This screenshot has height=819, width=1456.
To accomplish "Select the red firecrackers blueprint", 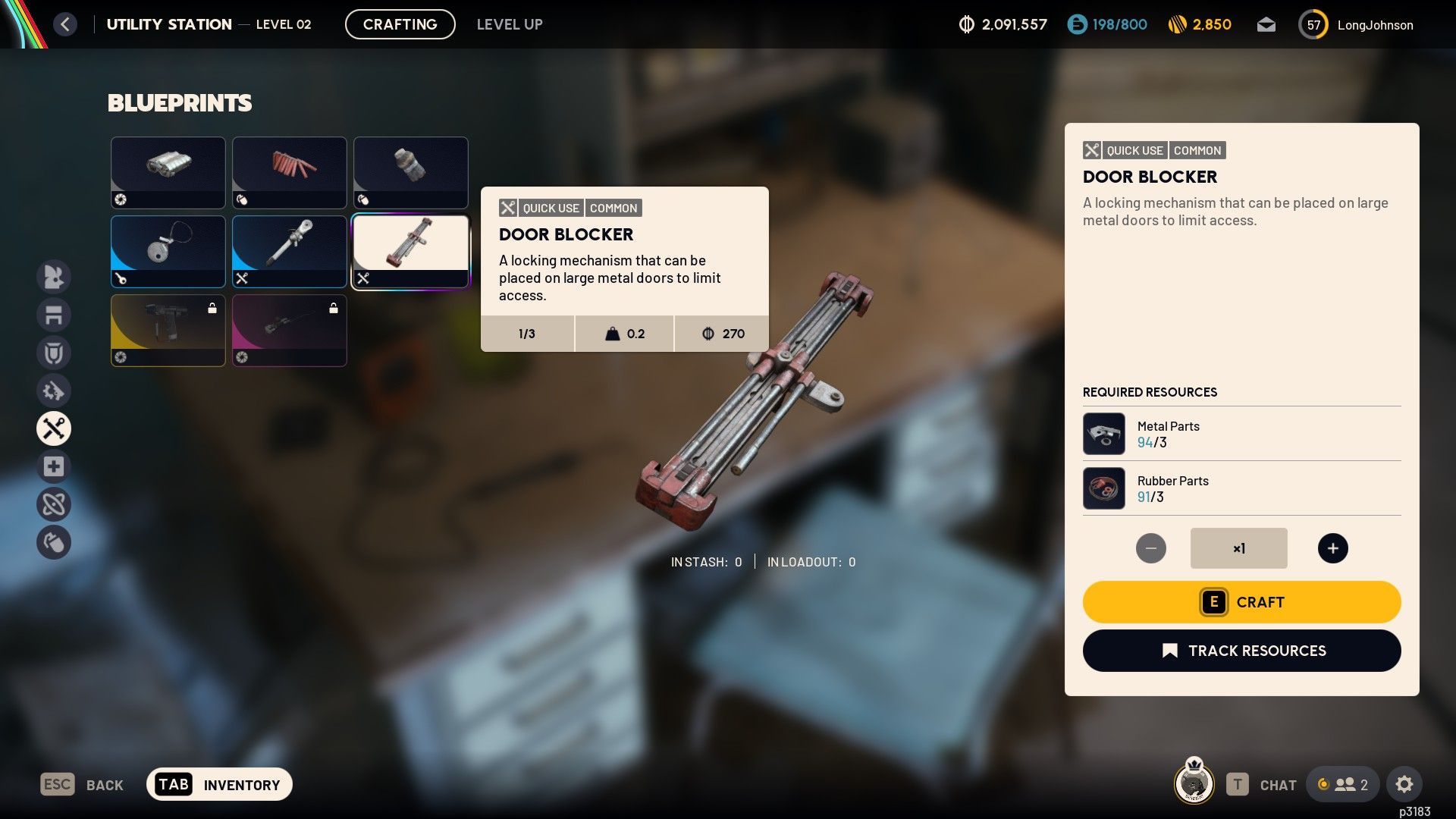I will [x=290, y=172].
